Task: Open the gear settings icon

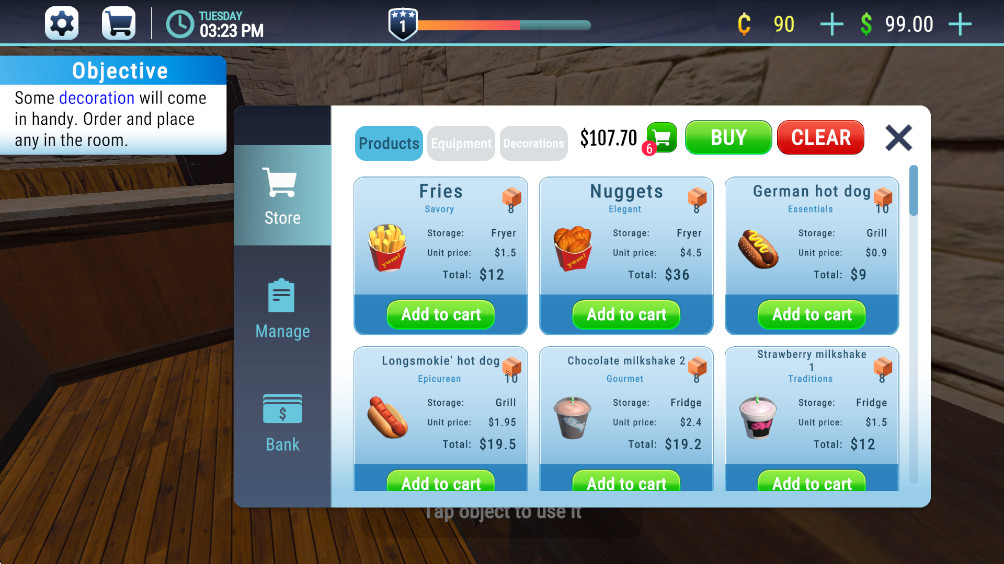Action: pos(62,23)
